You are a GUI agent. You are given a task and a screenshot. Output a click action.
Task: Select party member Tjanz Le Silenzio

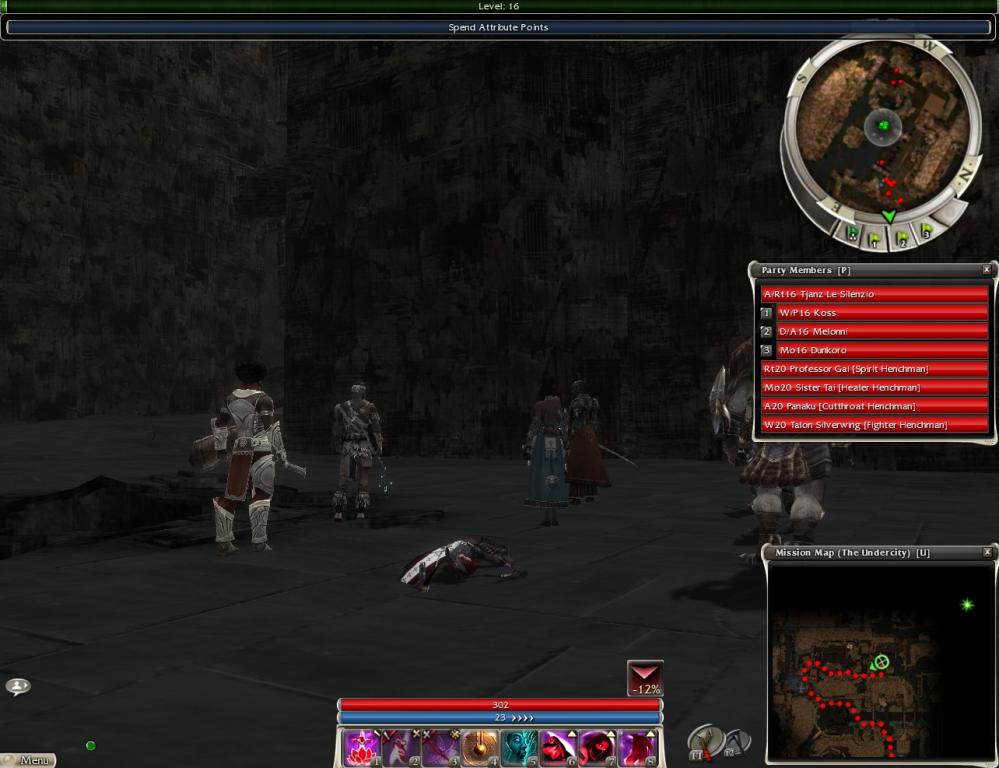click(x=875, y=294)
